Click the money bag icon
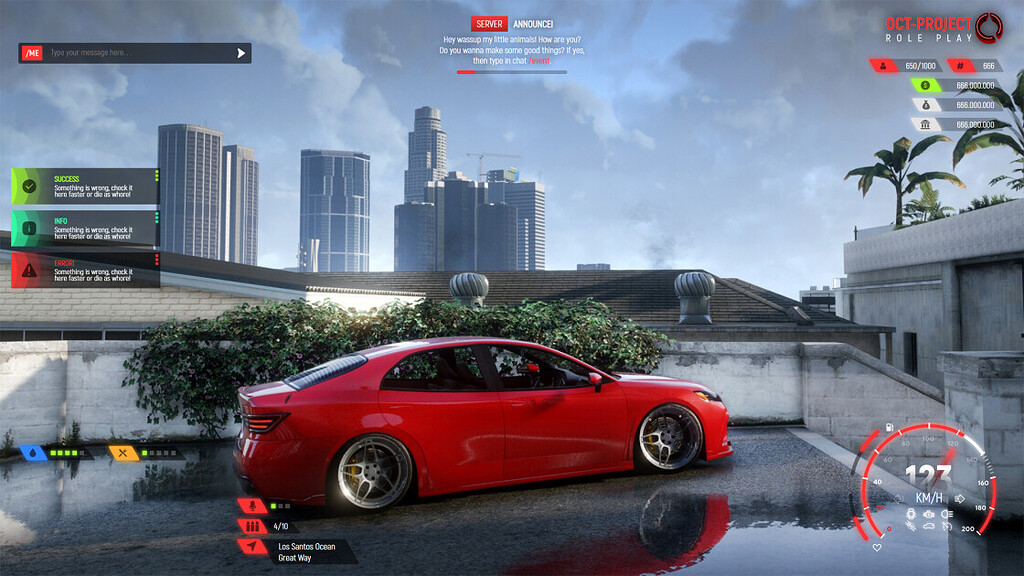 coord(926,105)
